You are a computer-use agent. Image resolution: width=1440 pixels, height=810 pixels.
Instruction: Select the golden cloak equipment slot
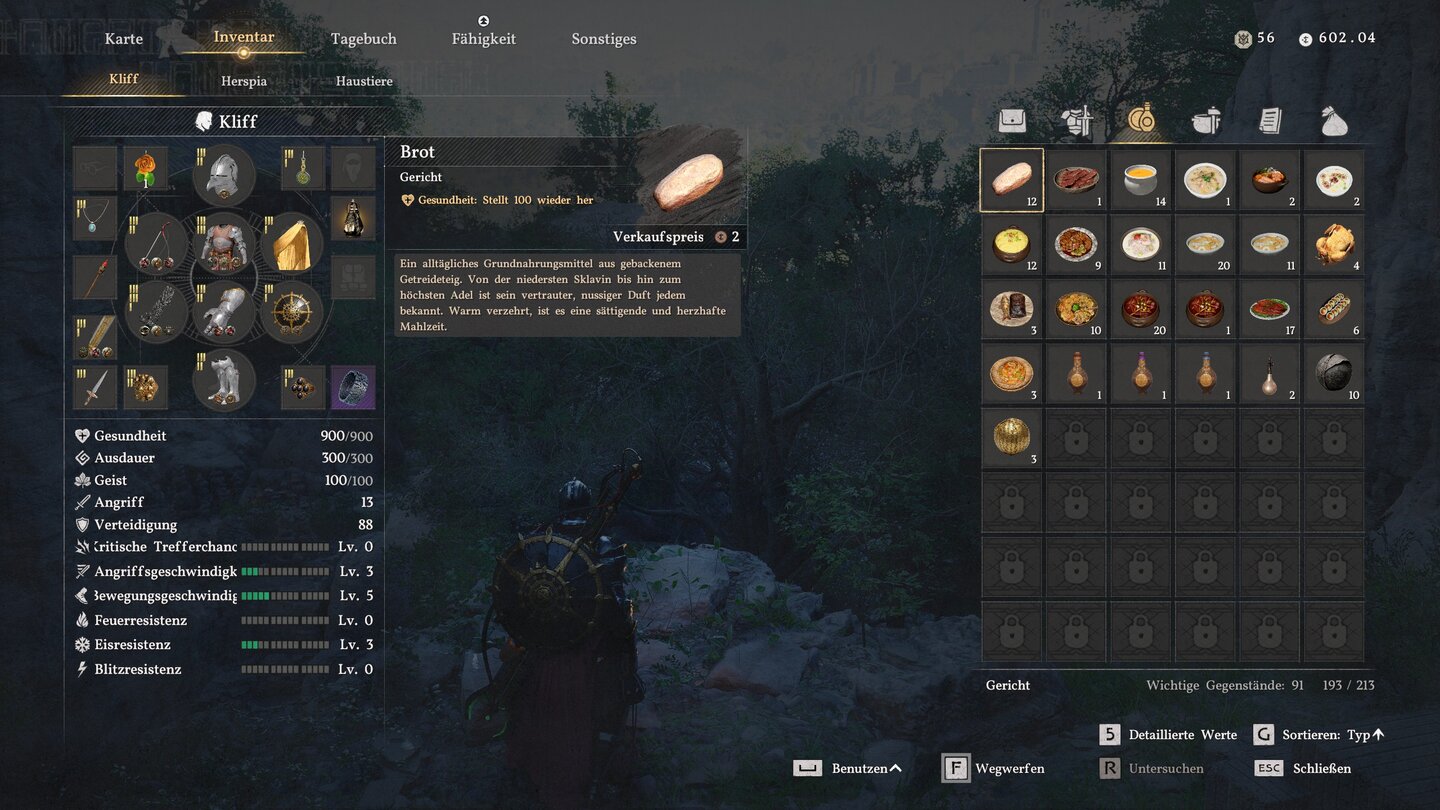pyautogui.click(x=292, y=243)
